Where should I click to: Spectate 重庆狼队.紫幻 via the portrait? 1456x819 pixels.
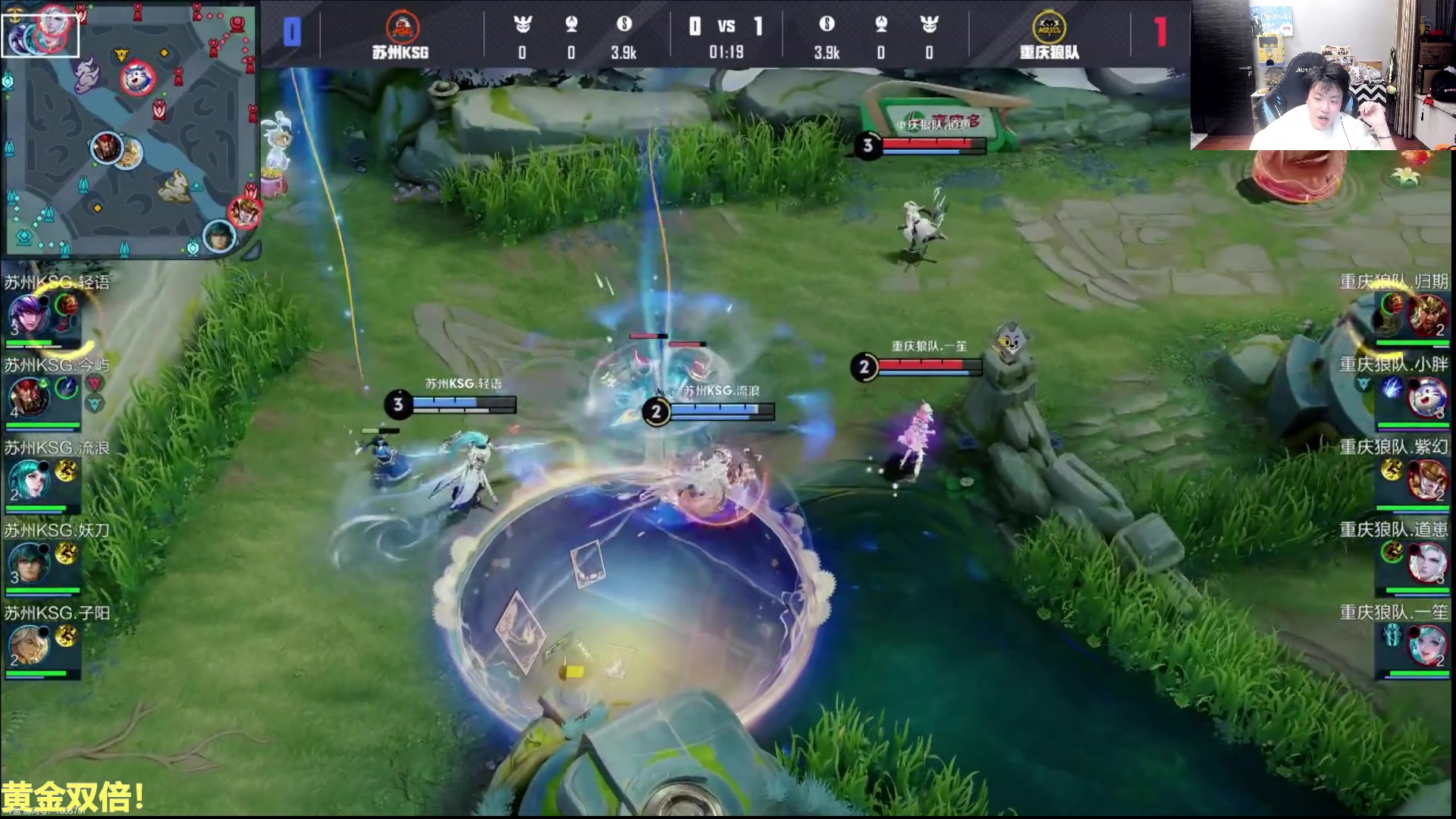click(x=1427, y=479)
